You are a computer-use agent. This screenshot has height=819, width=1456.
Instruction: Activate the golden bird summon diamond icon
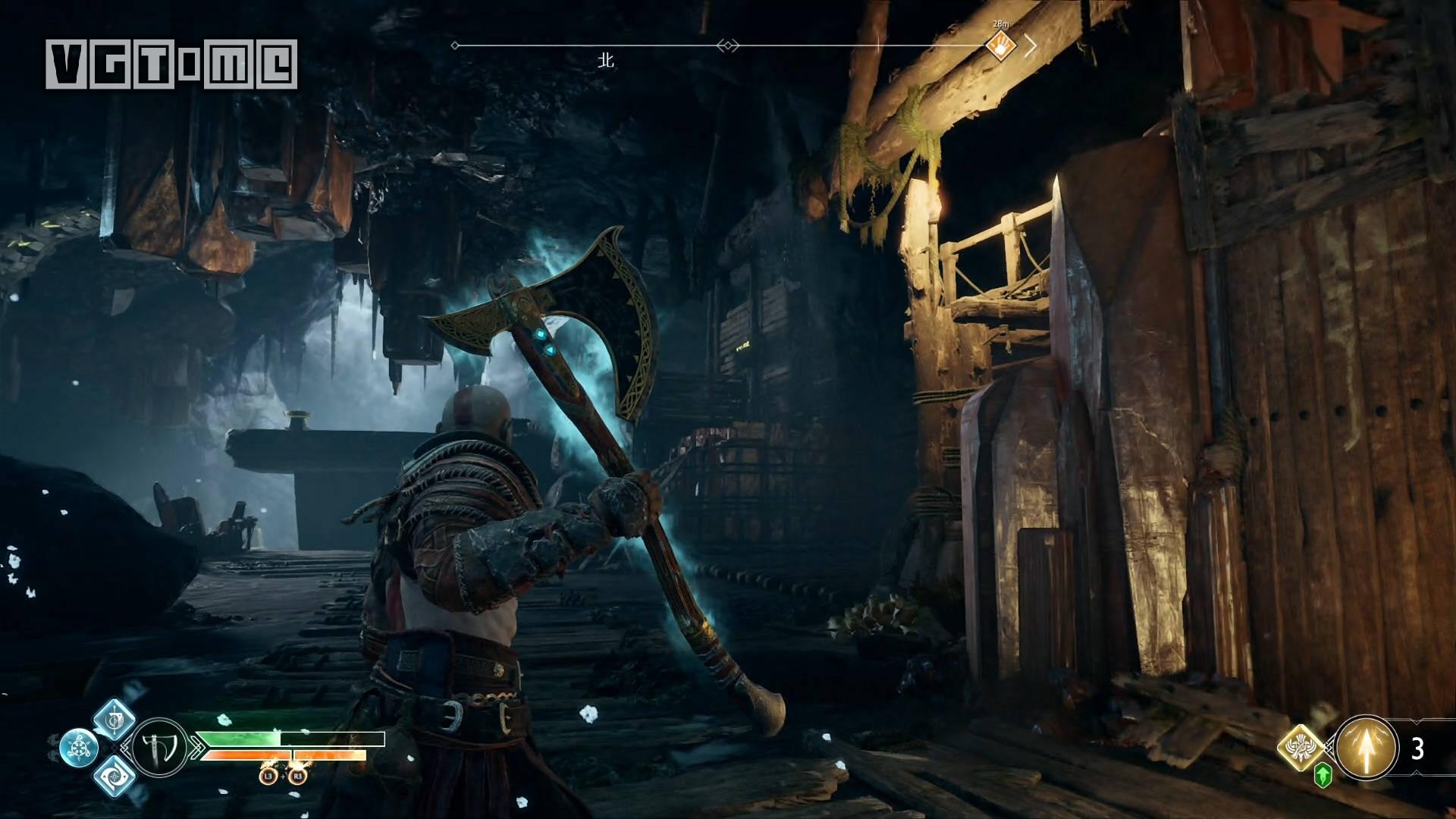[1301, 748]
